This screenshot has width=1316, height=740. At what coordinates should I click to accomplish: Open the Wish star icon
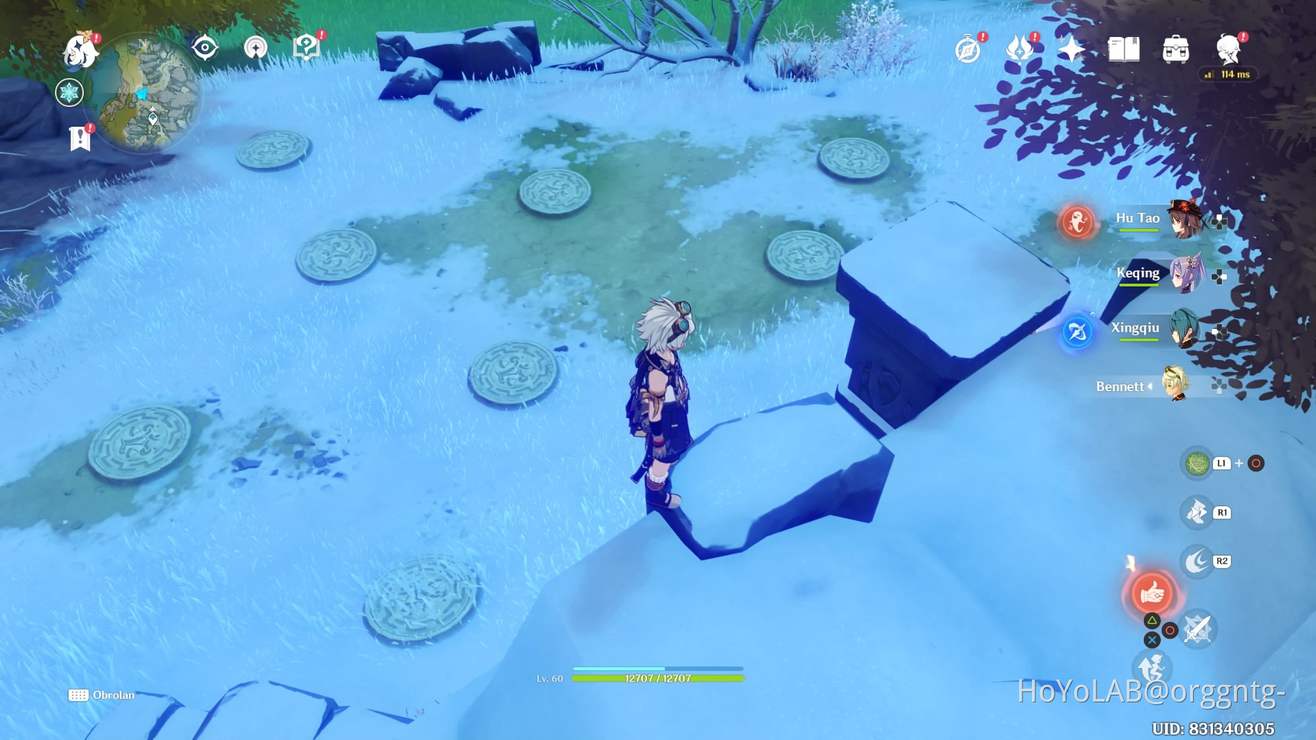[1072, 47]
